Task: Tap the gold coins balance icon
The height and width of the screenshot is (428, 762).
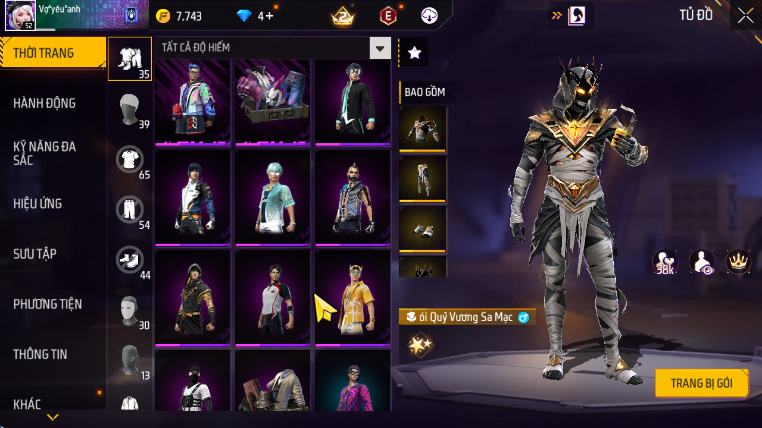Action: click(x=164, y=16)
